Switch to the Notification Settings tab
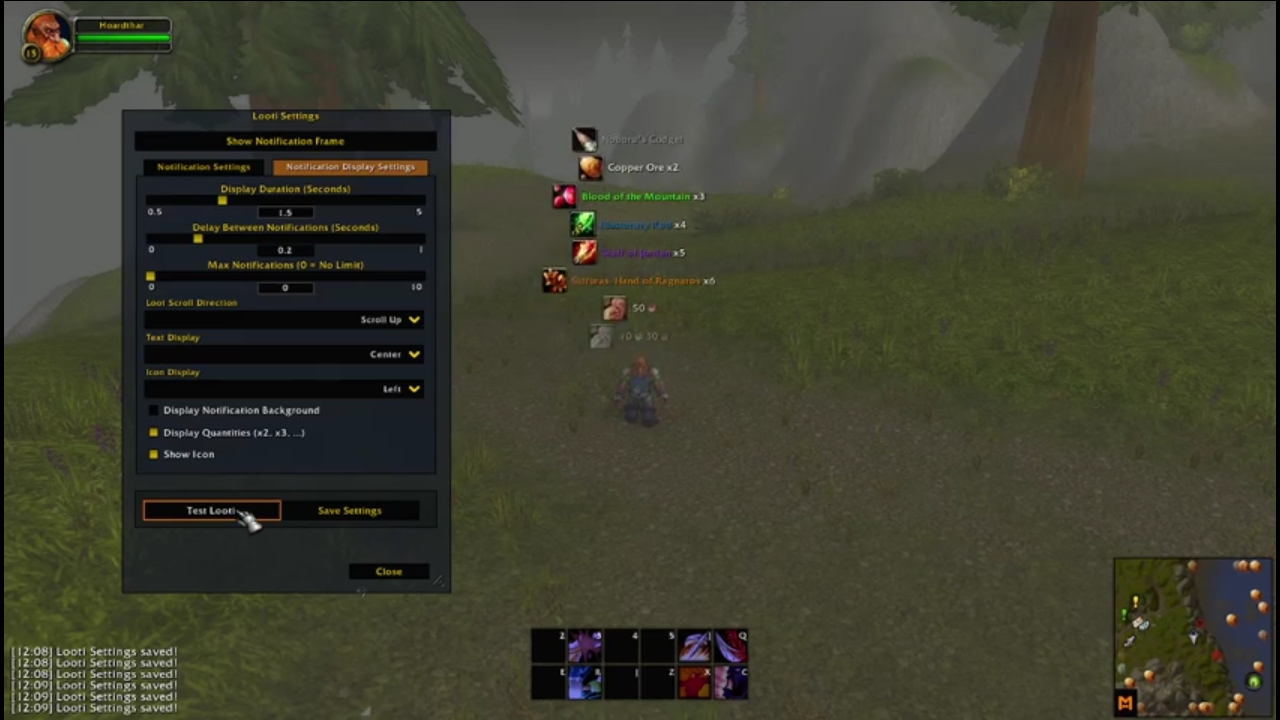This screenshot has width=1280, height=720. (x=203, y=166)
